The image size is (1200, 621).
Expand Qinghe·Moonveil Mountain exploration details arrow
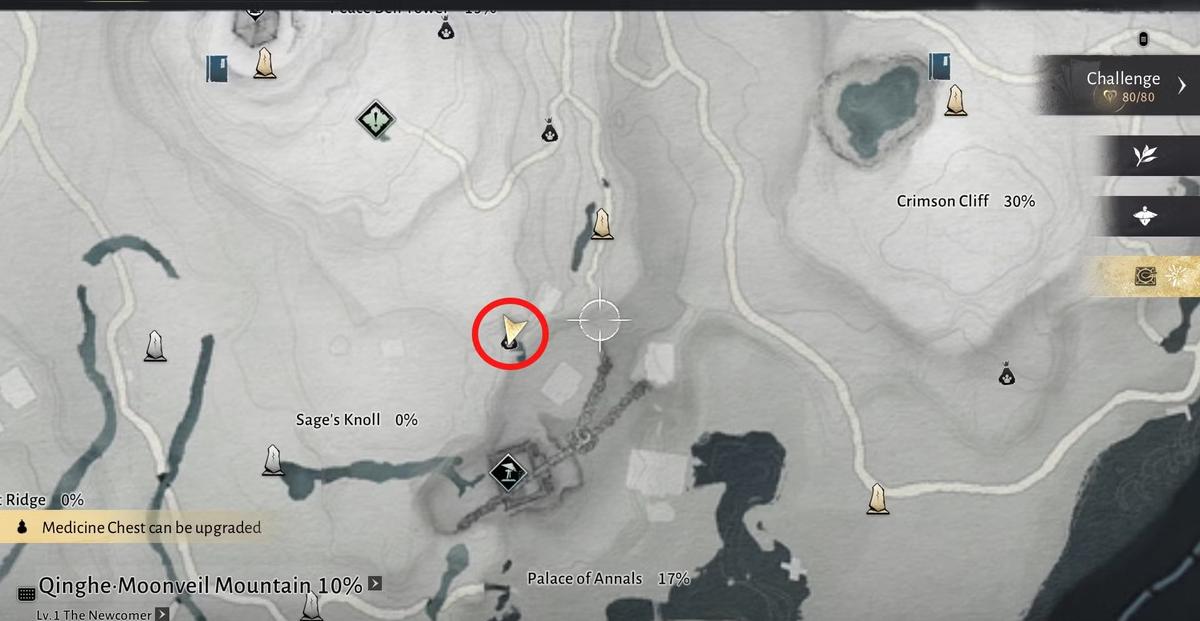375,584
